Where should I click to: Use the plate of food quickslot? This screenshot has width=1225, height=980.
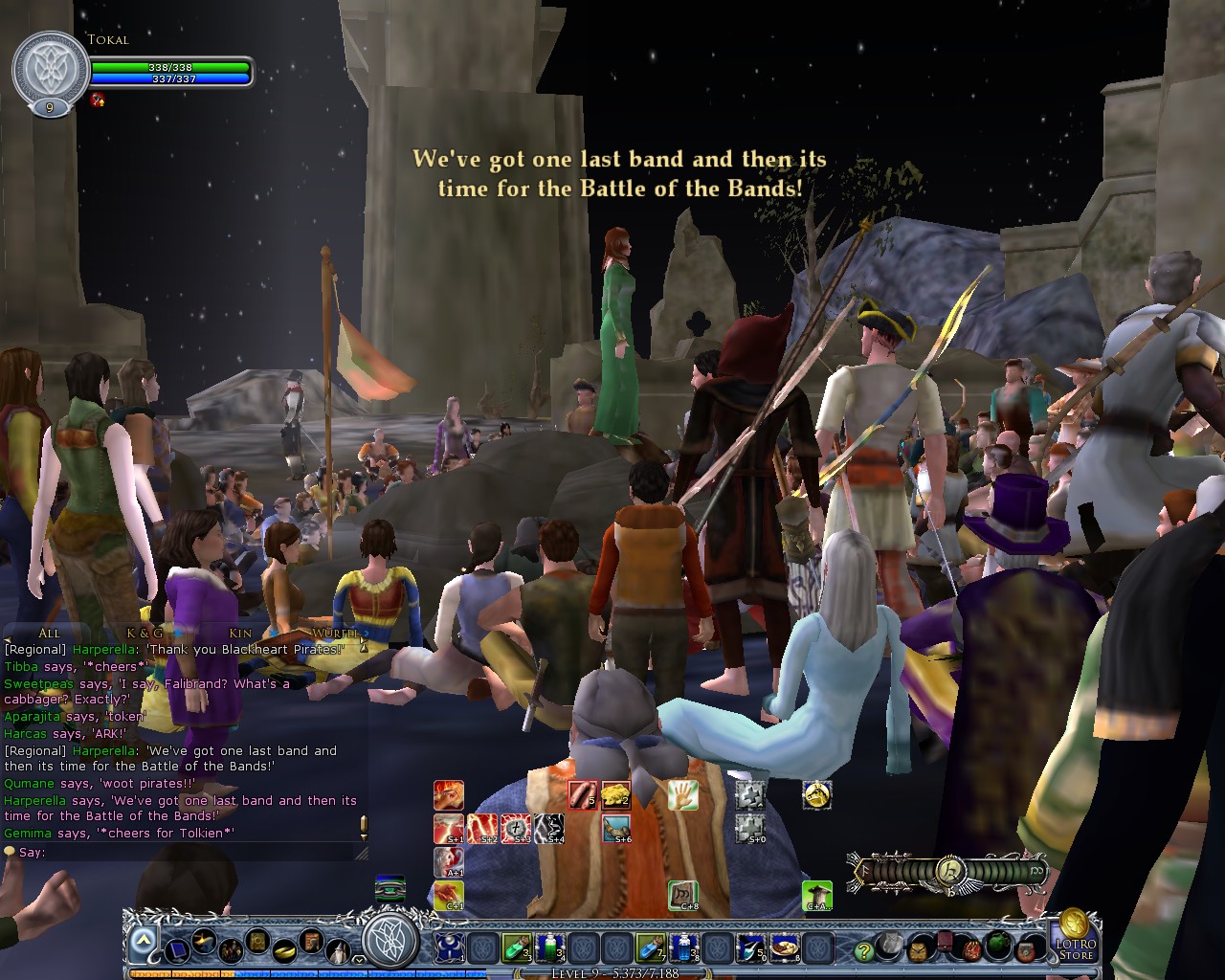784,947
